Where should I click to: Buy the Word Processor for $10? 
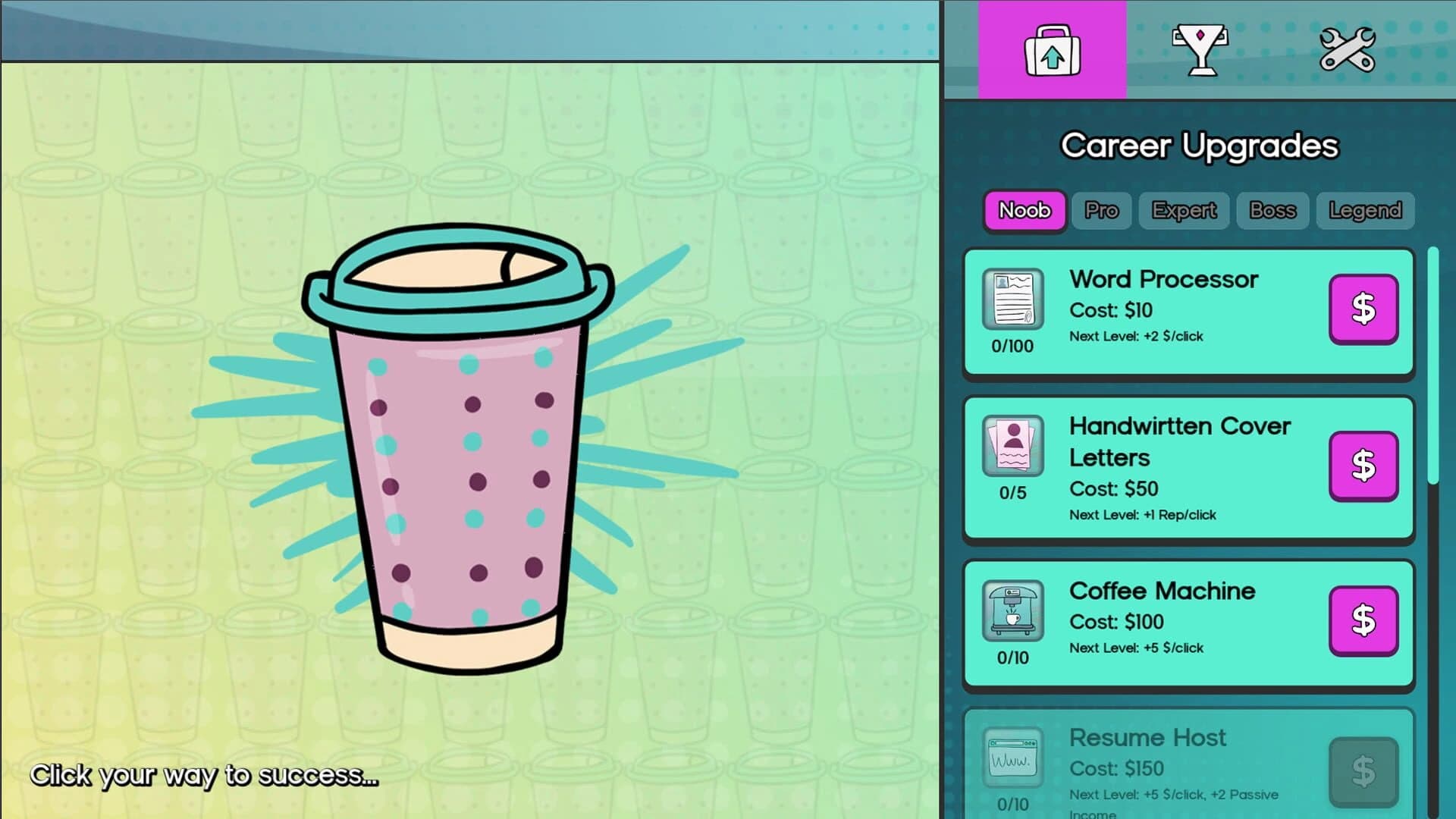(x=1363, y=309)
